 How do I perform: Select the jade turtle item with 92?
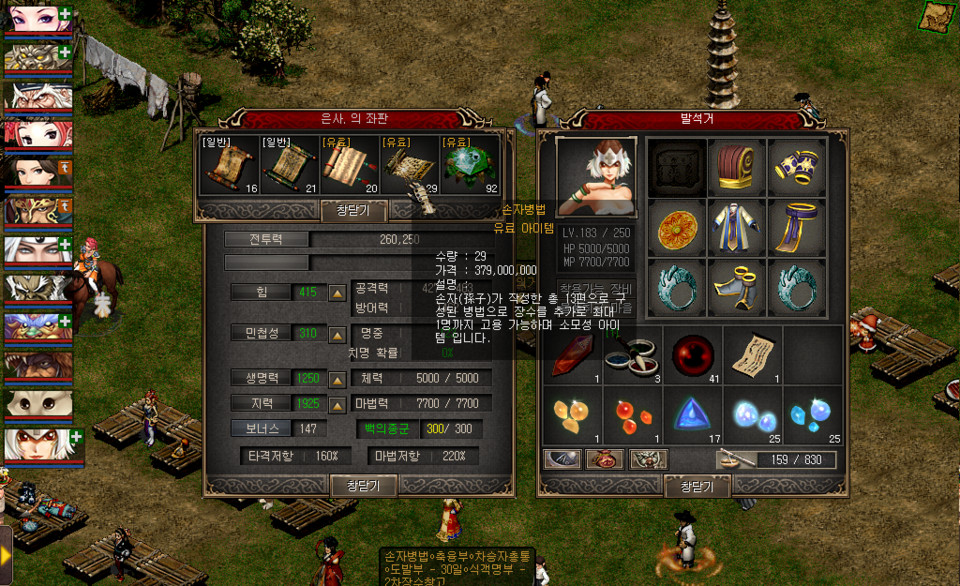[x=467, y=167]
